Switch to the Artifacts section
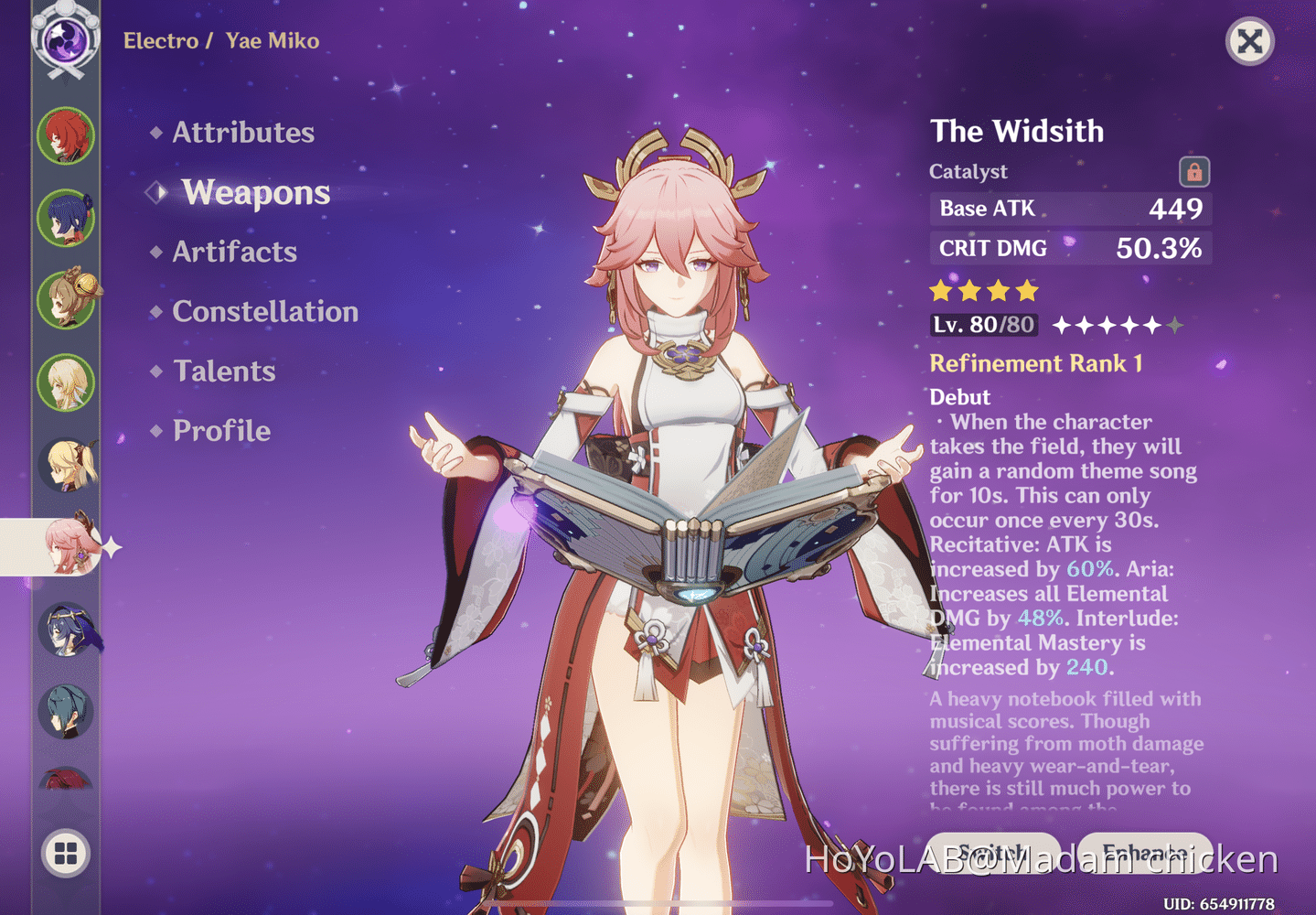Viewport: 1316px width, 915px height. click(234, 252)
